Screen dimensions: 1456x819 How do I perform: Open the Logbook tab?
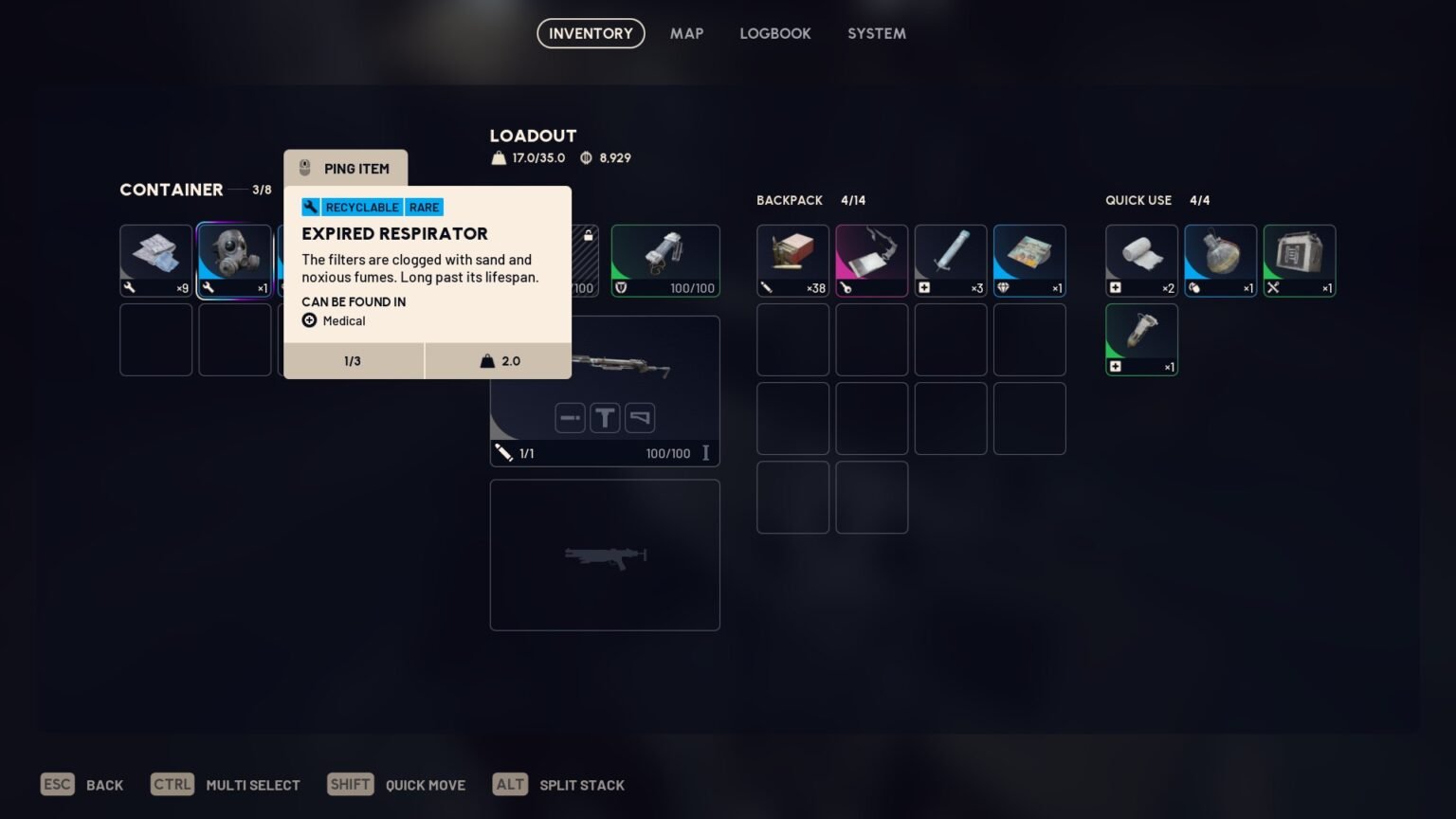coord(775,33)
